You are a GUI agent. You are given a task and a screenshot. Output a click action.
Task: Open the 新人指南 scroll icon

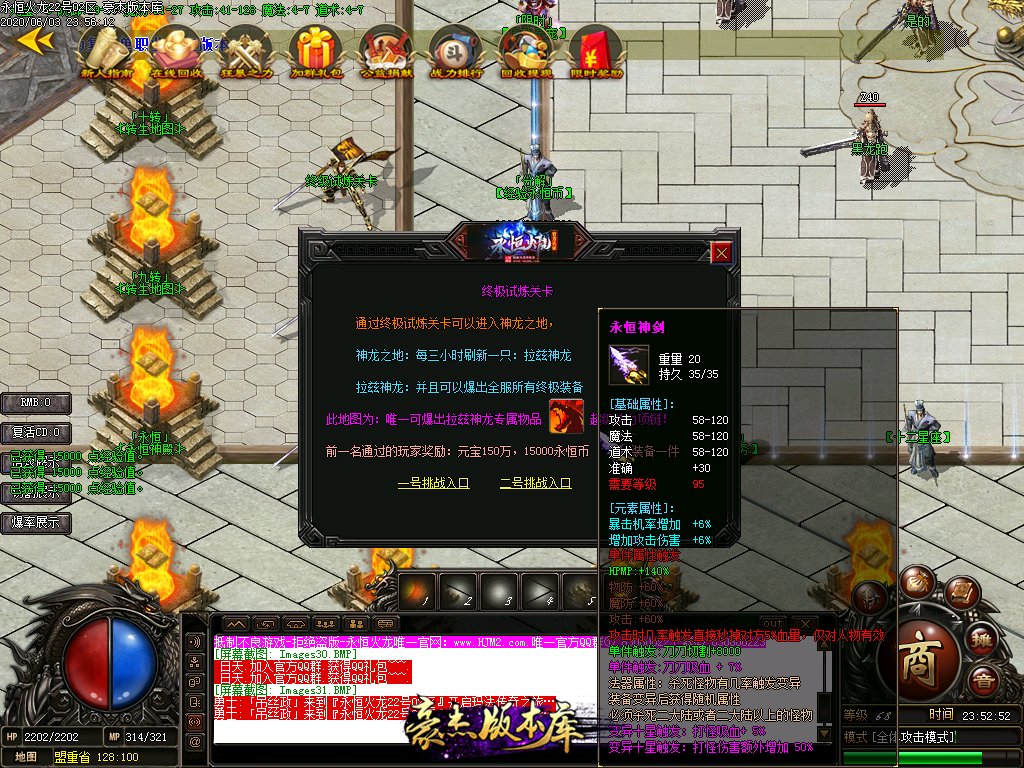coord(106,52)
